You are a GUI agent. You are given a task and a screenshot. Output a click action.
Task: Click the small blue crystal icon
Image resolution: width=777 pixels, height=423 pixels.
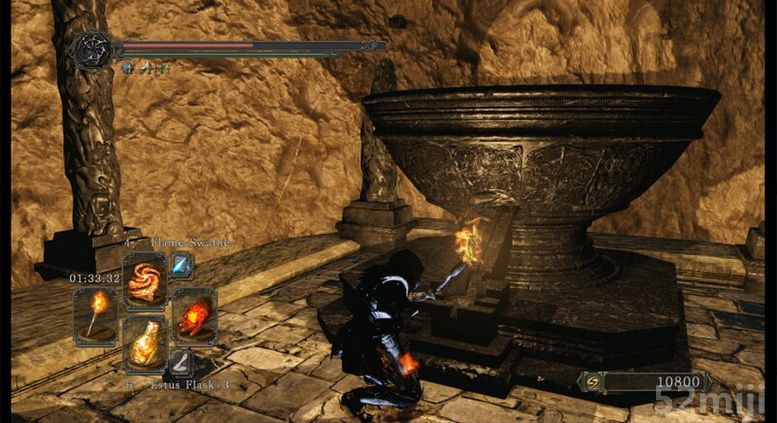coord(181,263)
